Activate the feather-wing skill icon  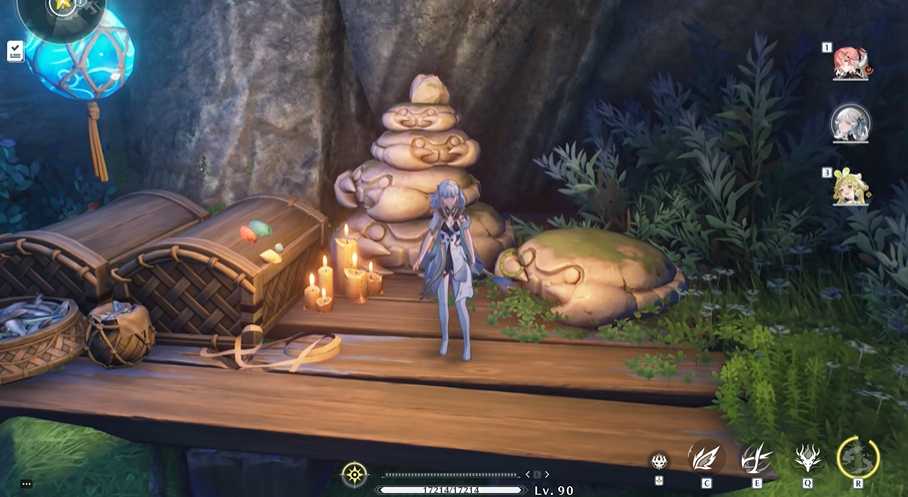pos(706,459)
